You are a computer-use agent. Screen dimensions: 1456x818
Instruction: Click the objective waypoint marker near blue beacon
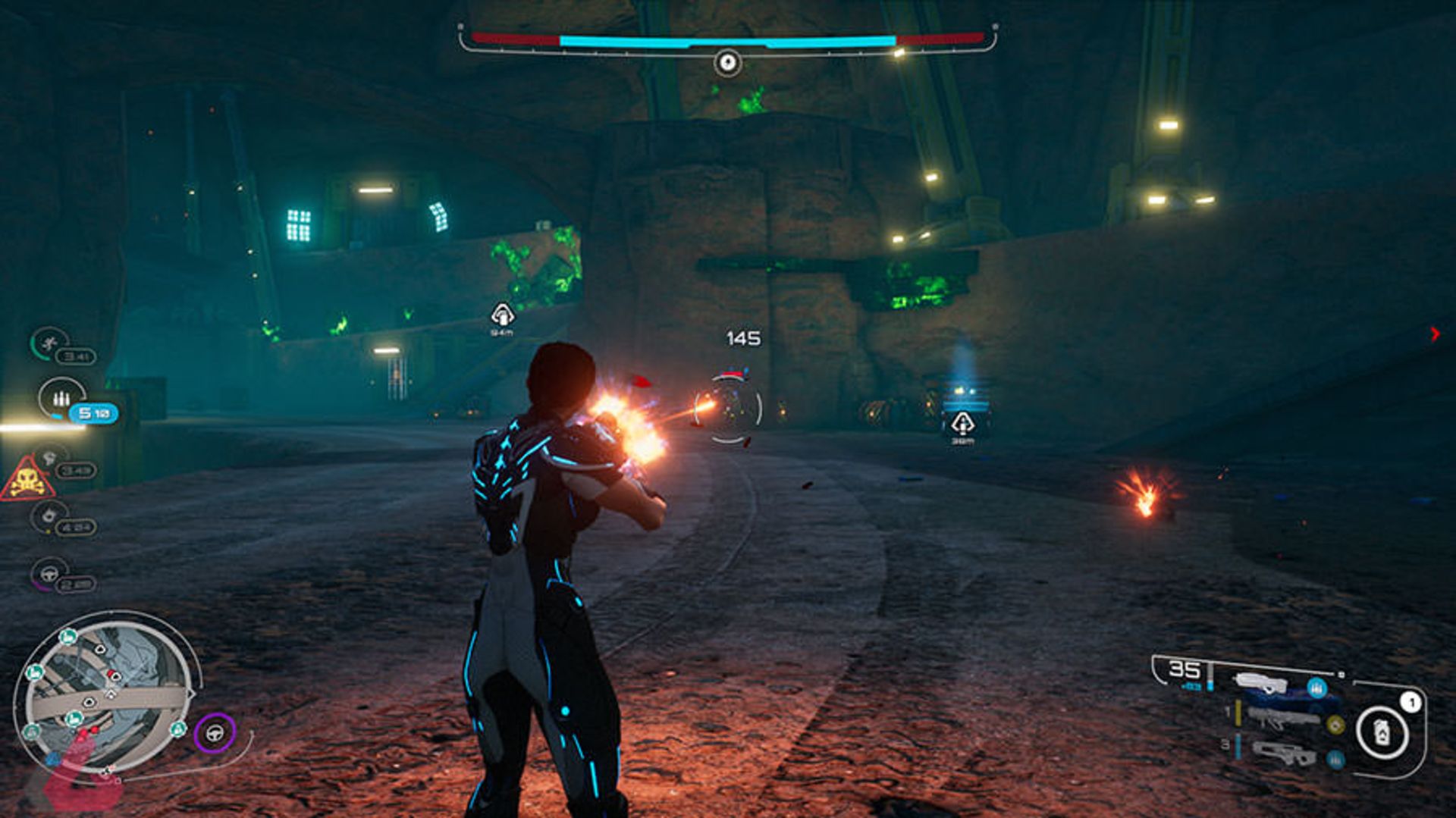click(962, 424)
